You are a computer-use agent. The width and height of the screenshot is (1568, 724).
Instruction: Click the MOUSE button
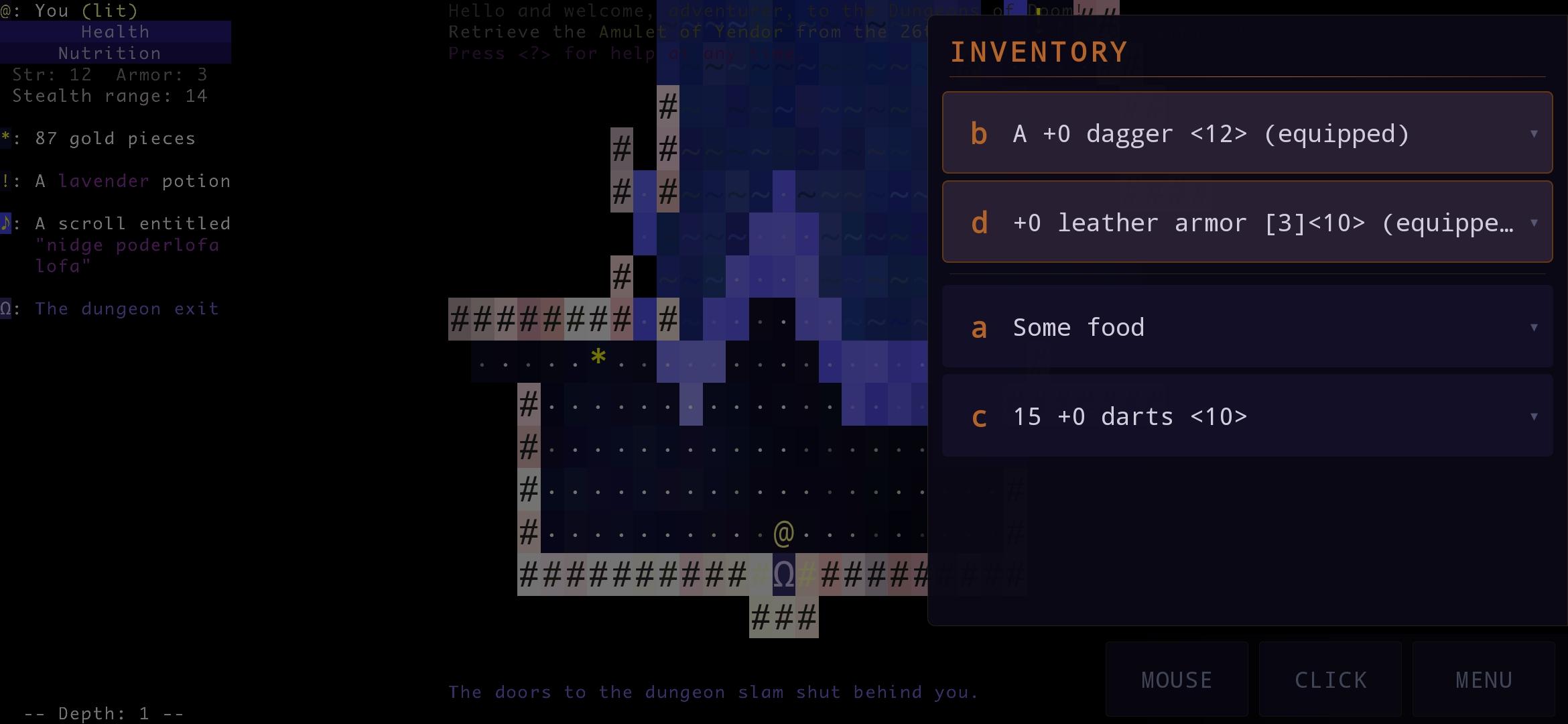1177,679
